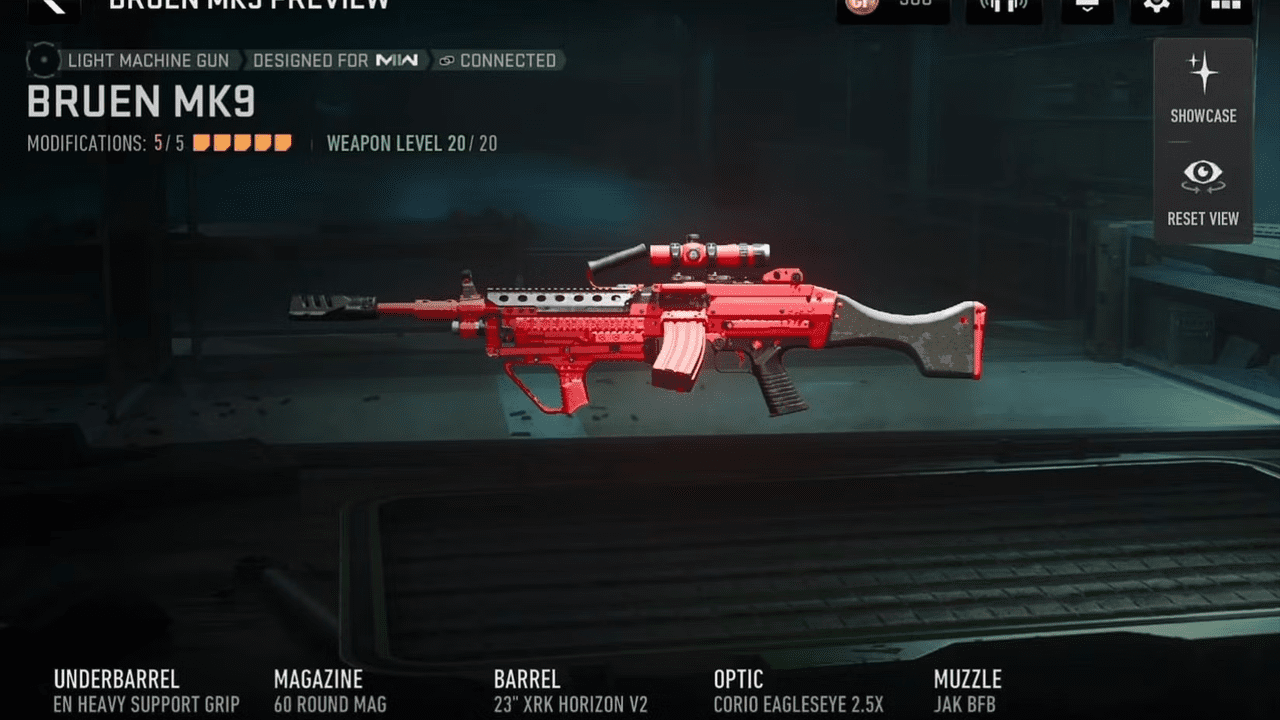Select the 60 Round Mag magazine slot

pyautogui.click(x=330, y=692)
